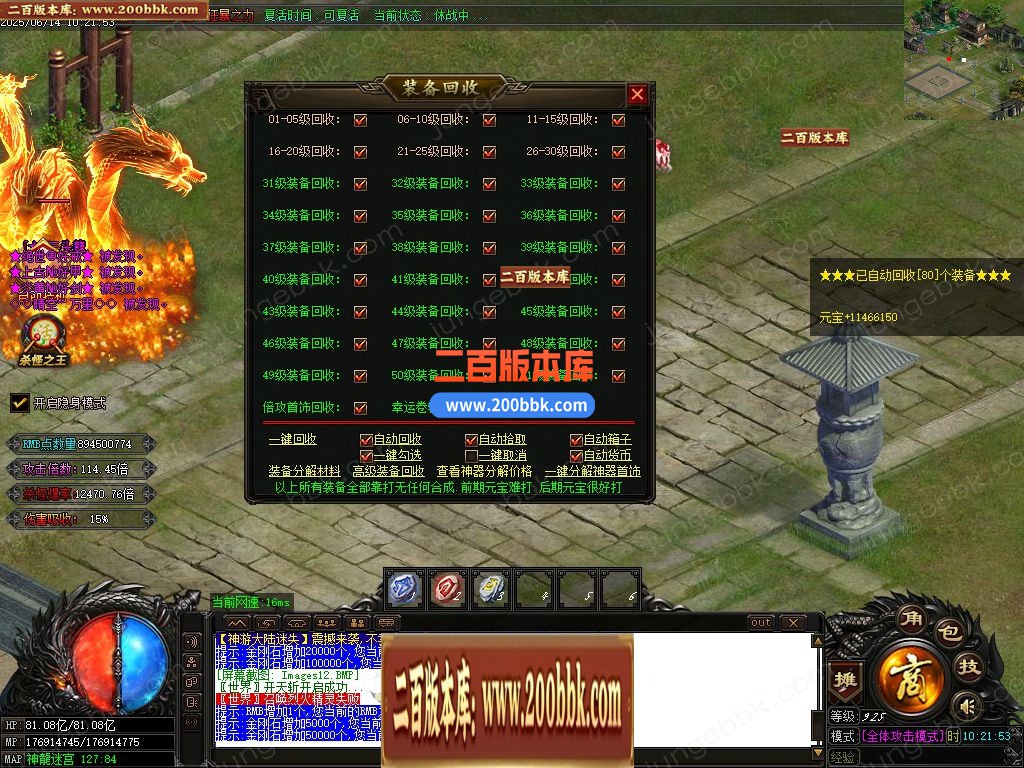Viewport: 1024px width, 768px height.
Task: Toggle the 自动拾取 checkbox
Action: coord(471,440)
